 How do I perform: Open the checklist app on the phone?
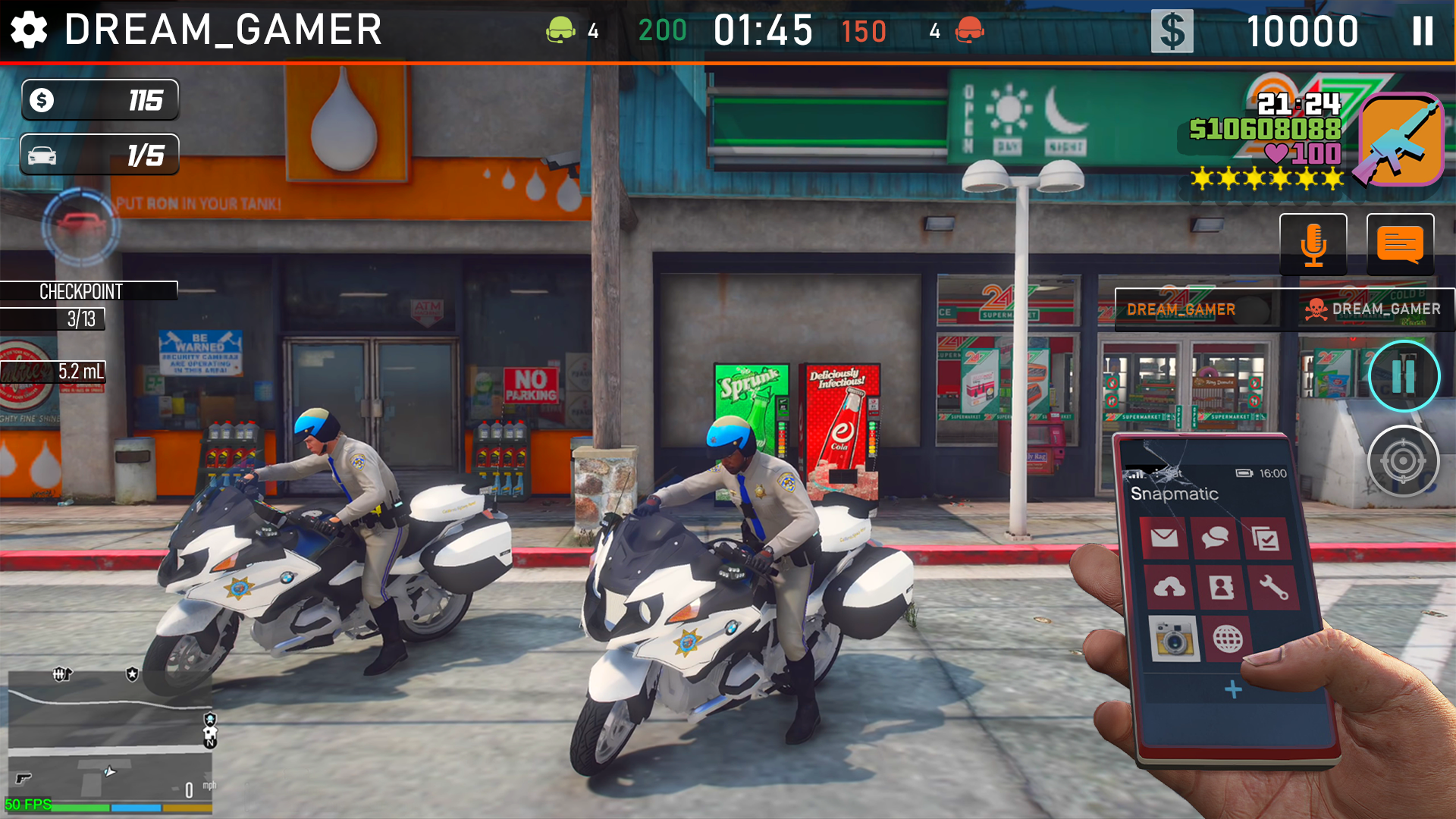coord(1266,538)
